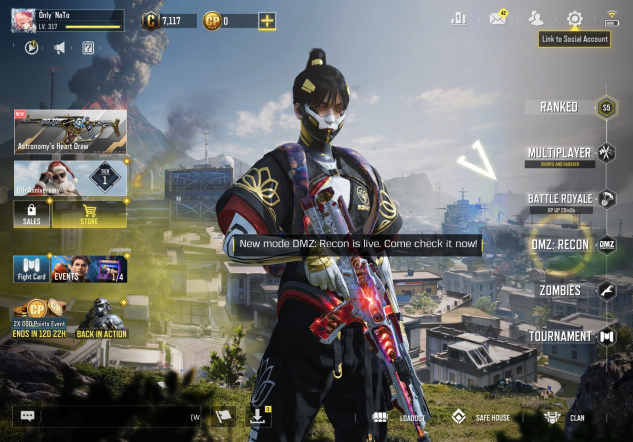
Task: Open the Sales offers
Action: pos(31,214)
